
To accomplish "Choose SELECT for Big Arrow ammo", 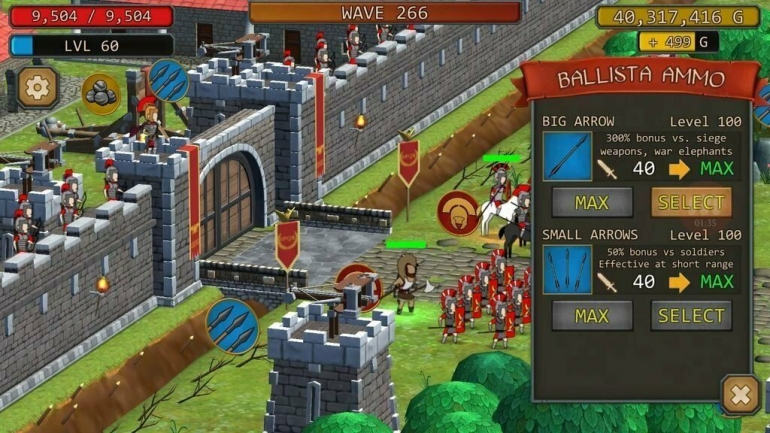I will 691,203.
